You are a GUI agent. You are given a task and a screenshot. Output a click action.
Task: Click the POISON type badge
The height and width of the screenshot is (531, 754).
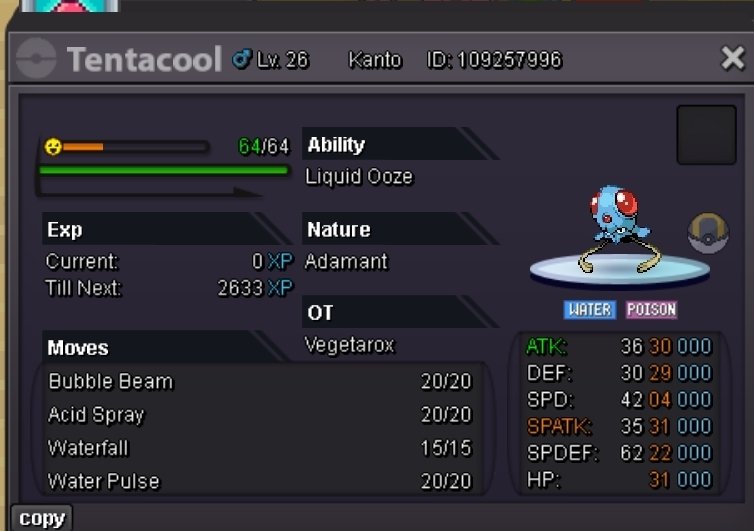652,310
